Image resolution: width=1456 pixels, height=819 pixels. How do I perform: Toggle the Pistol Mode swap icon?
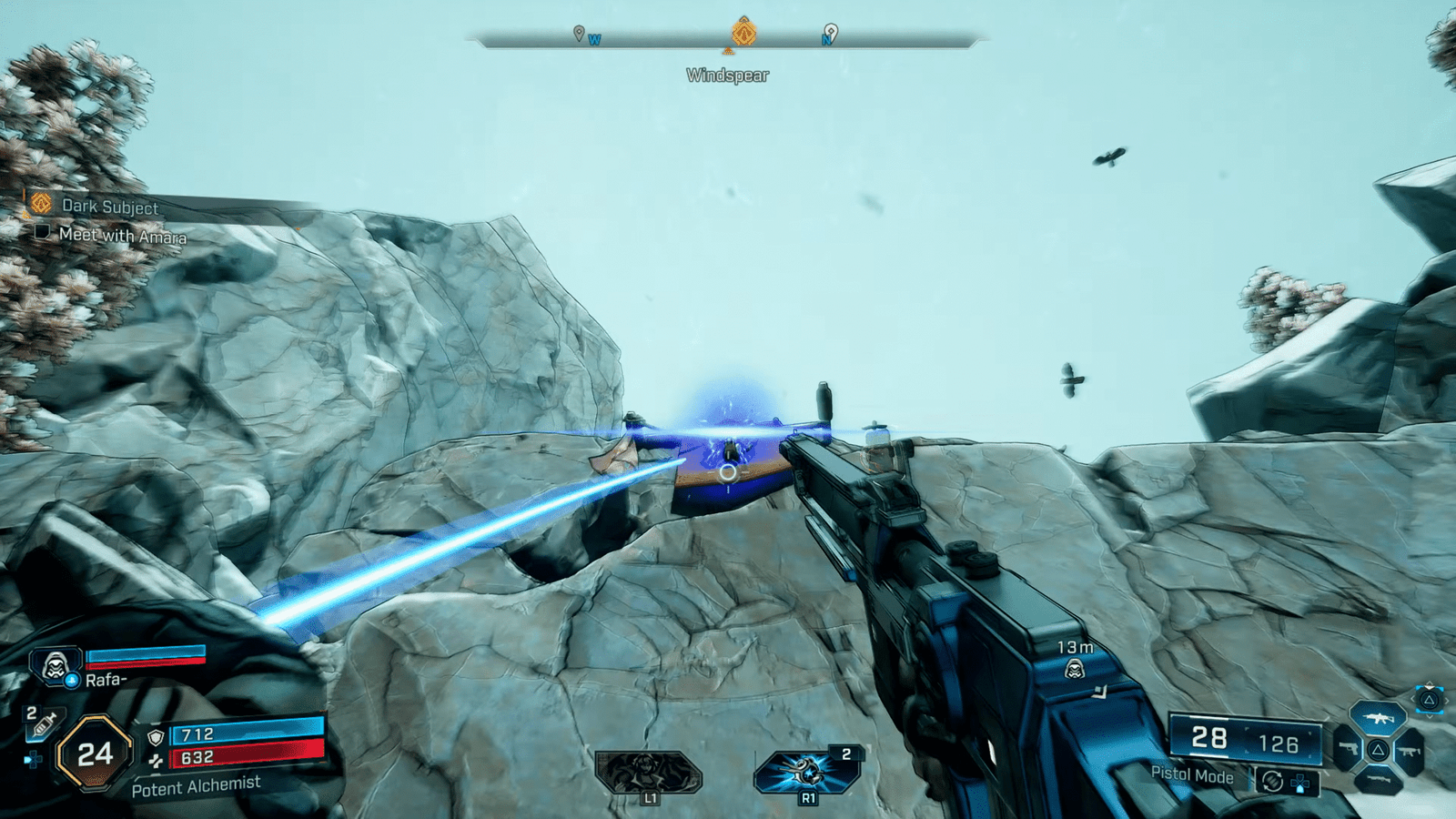(1272, 781)
